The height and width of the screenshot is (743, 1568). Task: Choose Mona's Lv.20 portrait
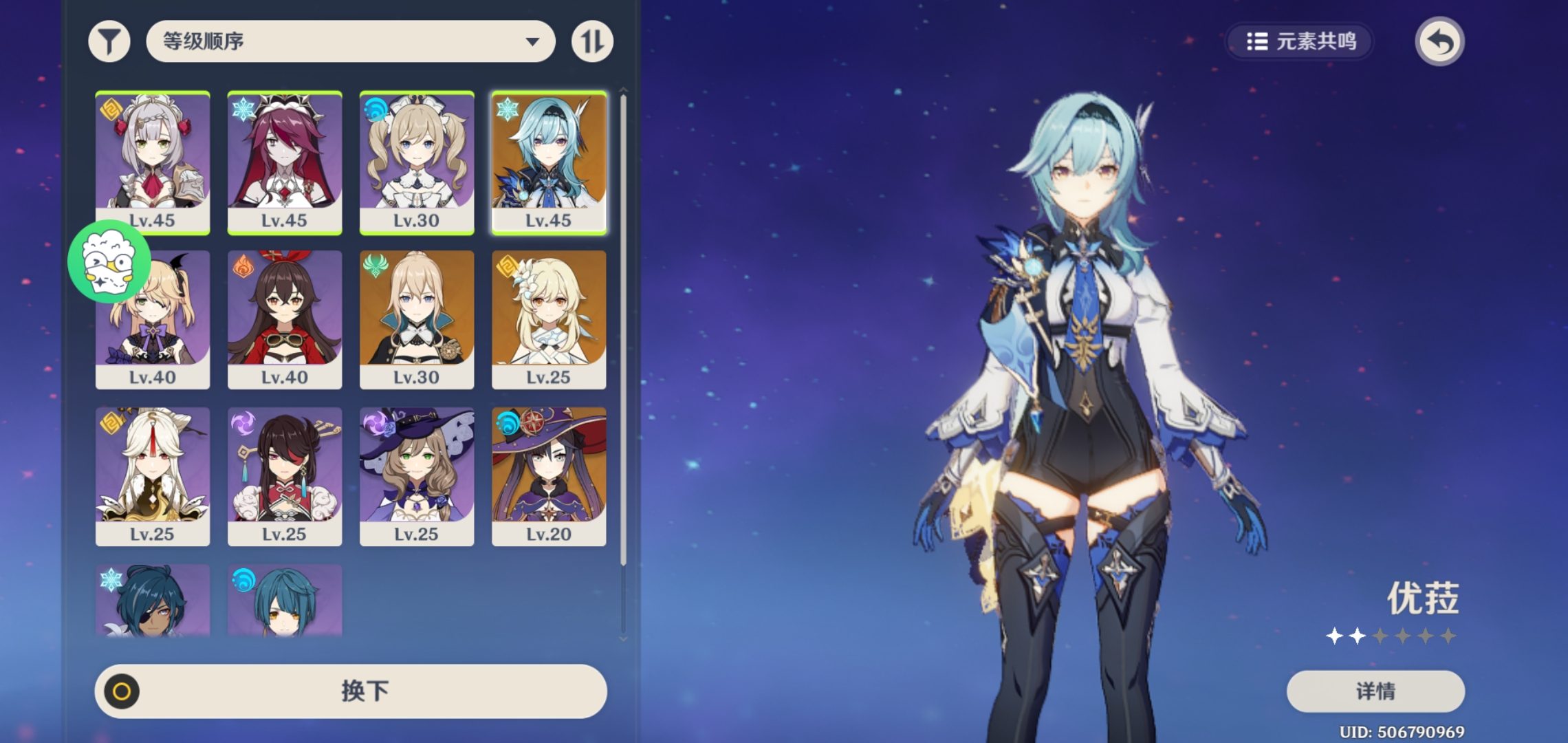tap(549, 476)
